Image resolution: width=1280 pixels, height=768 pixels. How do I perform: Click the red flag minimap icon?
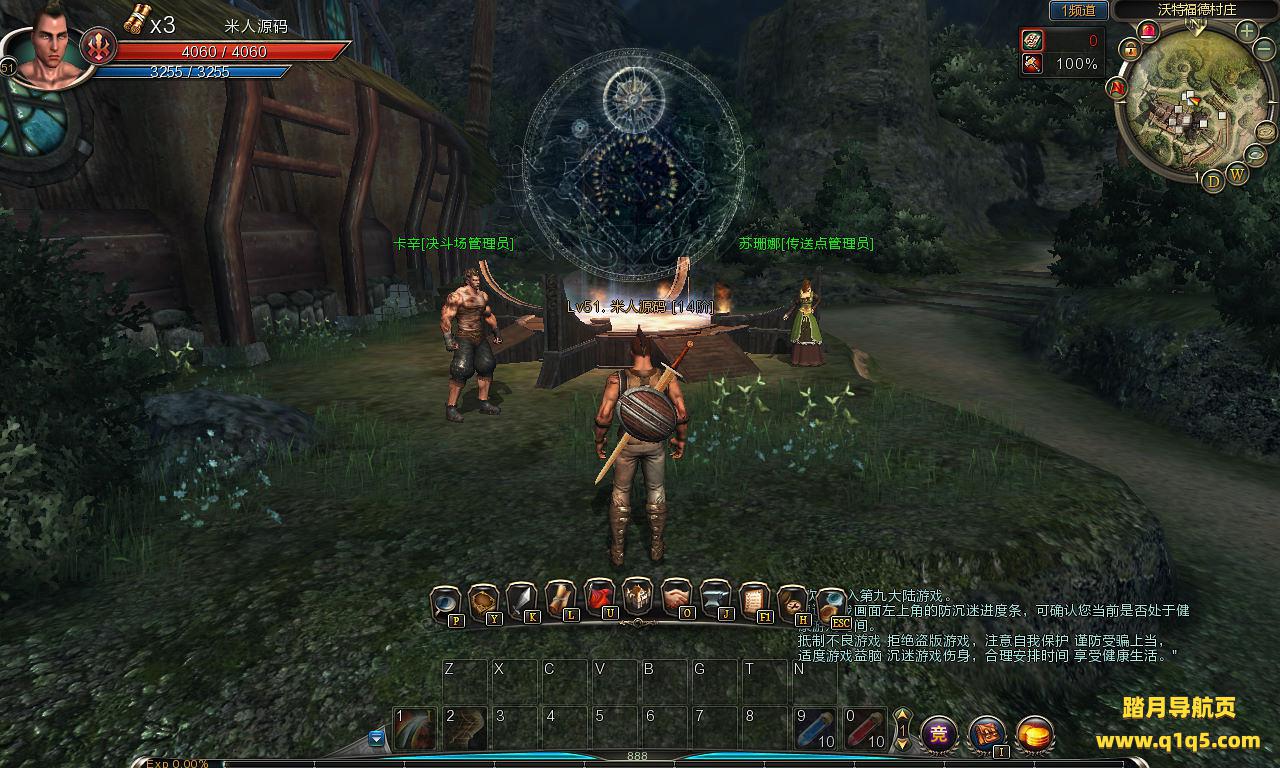tap(1117, 88)
